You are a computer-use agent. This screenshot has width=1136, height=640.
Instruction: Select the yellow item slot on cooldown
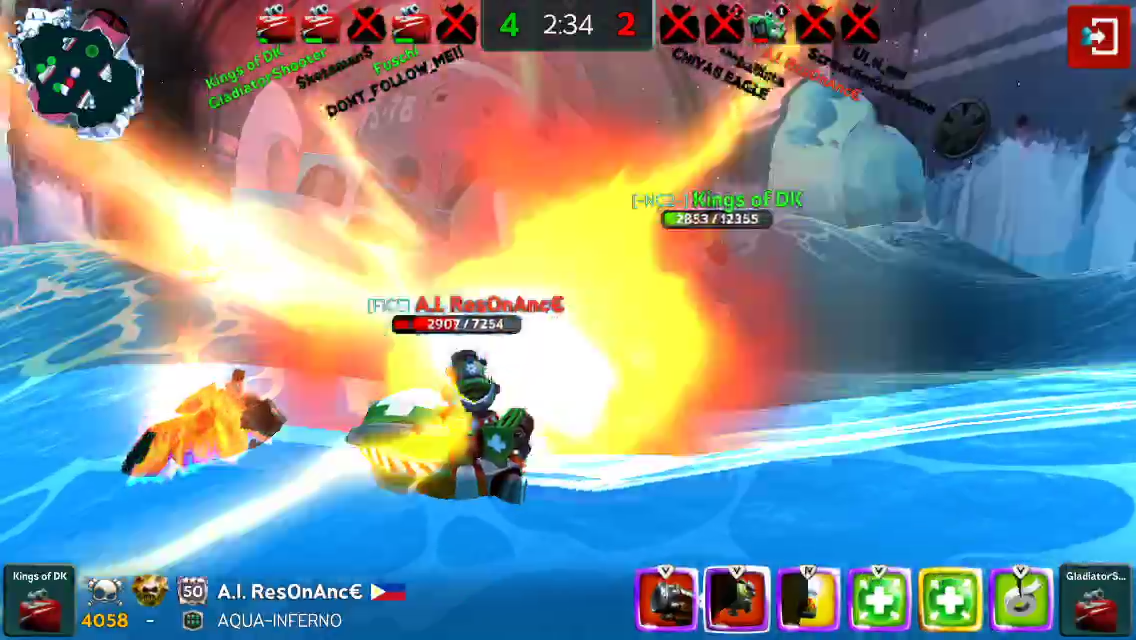[809, 600]
